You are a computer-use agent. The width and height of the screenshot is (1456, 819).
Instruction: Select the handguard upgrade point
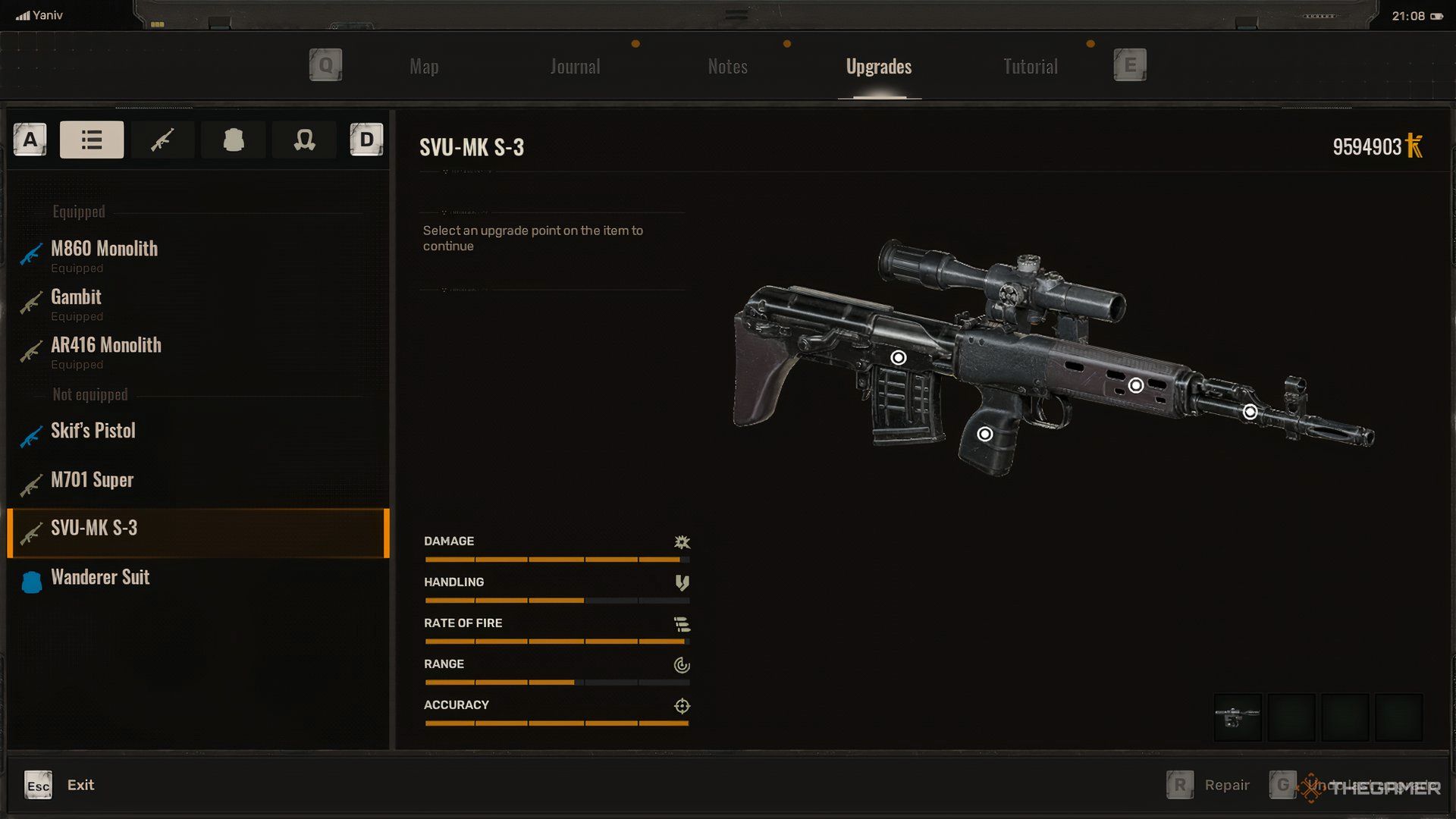pyautogui.click(x=1135, y=385)
